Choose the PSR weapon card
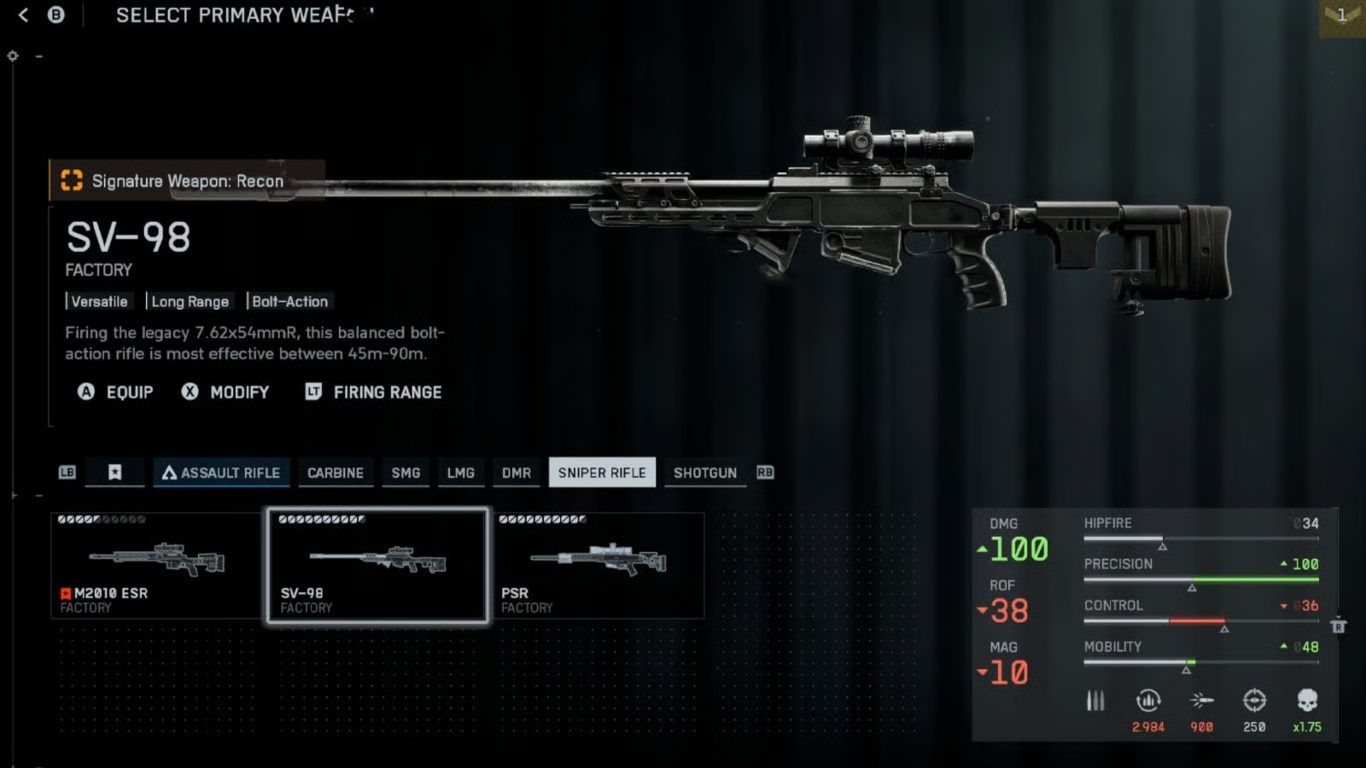The height and width of the screenshot is (768, 1366). (x=598, y=566)
